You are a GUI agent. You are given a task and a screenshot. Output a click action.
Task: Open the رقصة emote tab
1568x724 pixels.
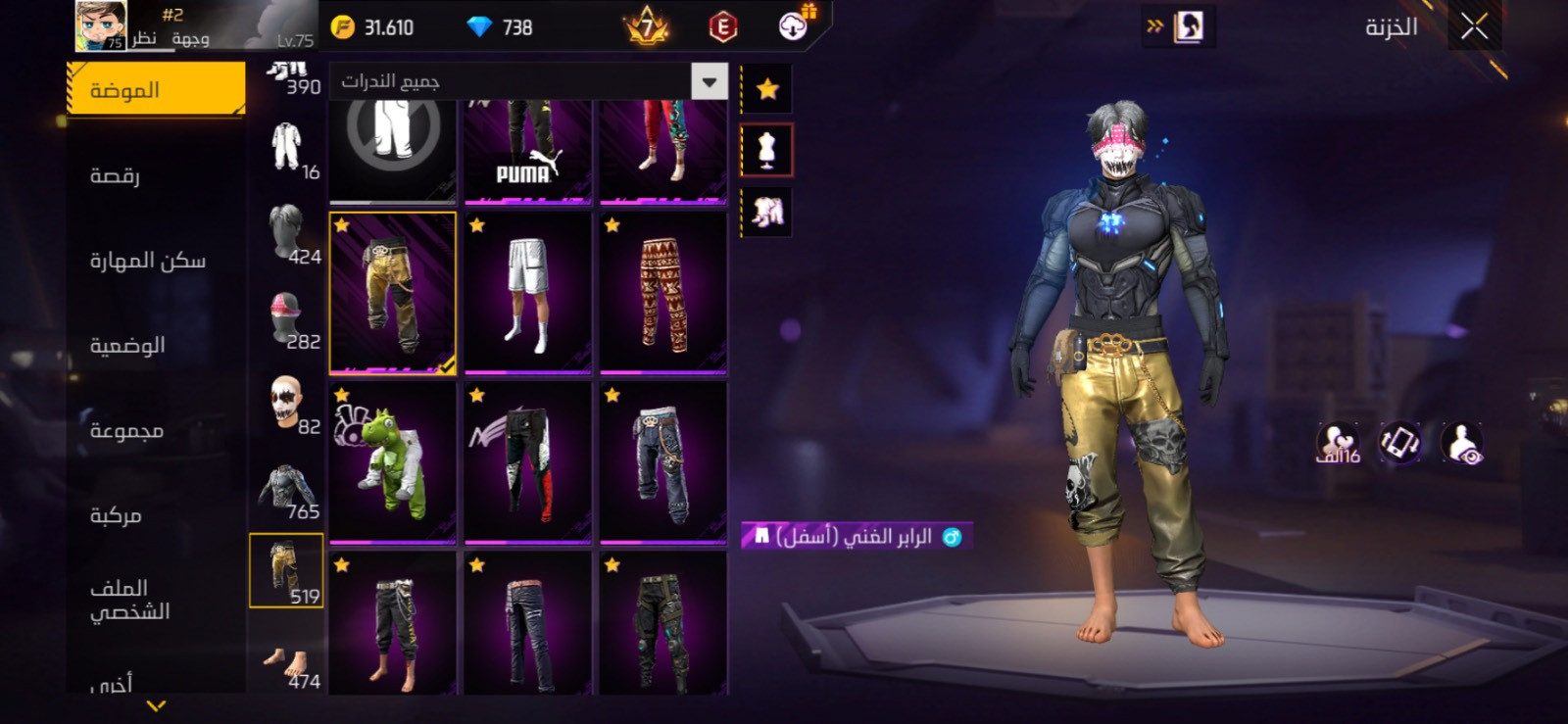tap(116, 175)
